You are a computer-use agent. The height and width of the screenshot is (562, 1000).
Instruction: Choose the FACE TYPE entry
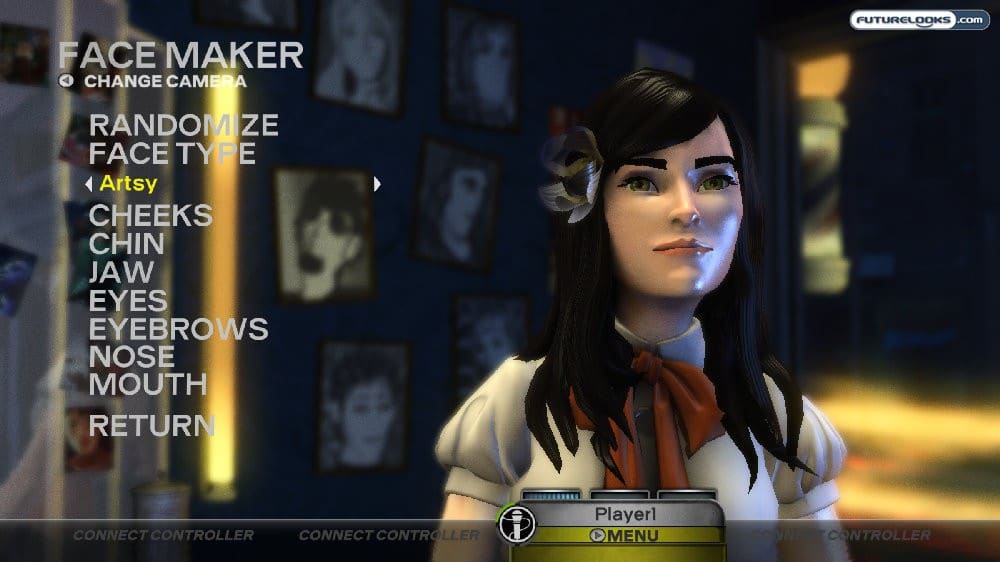pos(172,154)
